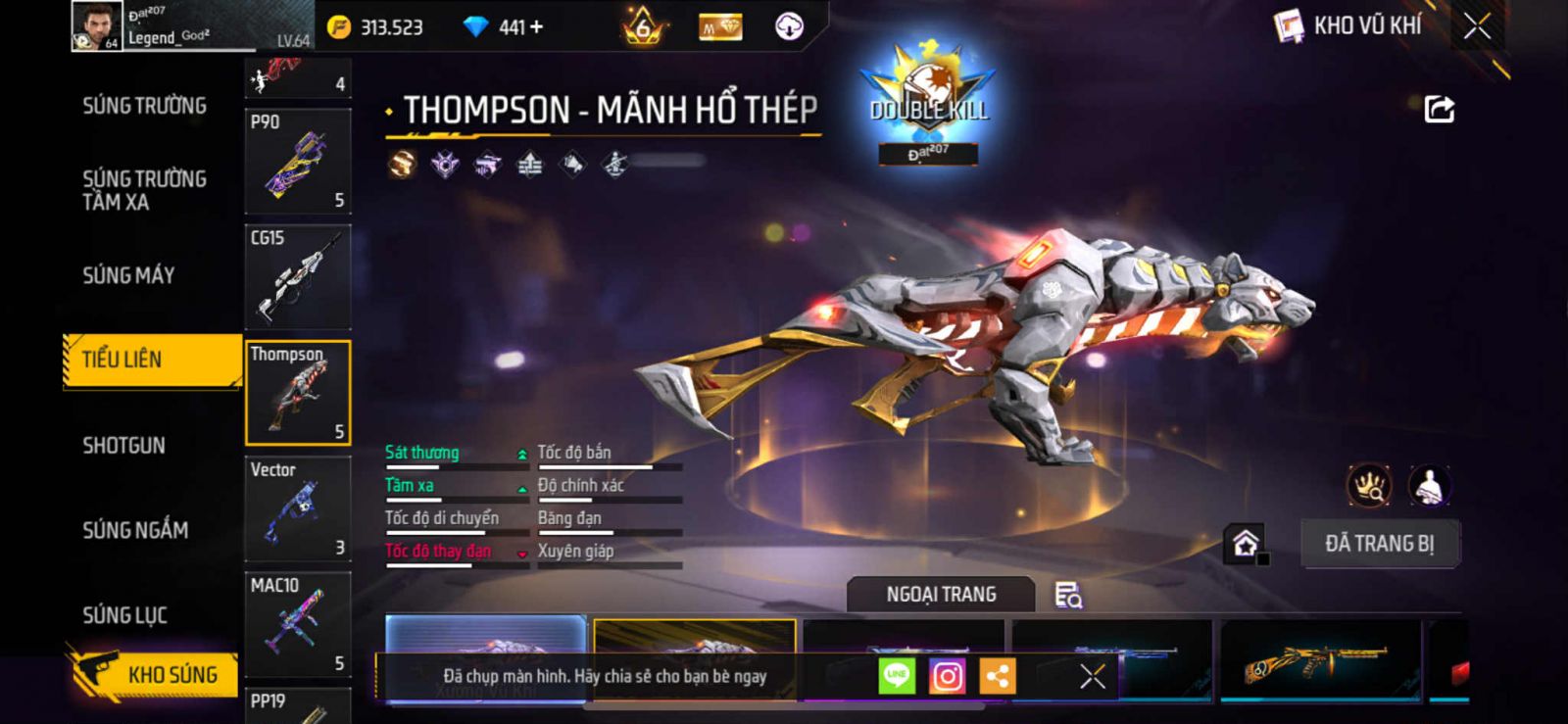This screenshot has height=724, width=1568.
Task: Select the MAC10 weapon tile
Action: (x=297, y=624)
